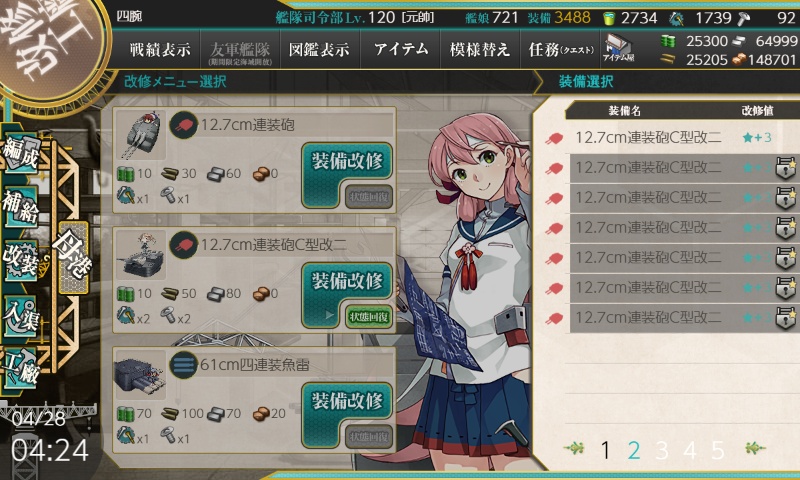Click 装備改修 for 61cm四連装魚雷

346,401
